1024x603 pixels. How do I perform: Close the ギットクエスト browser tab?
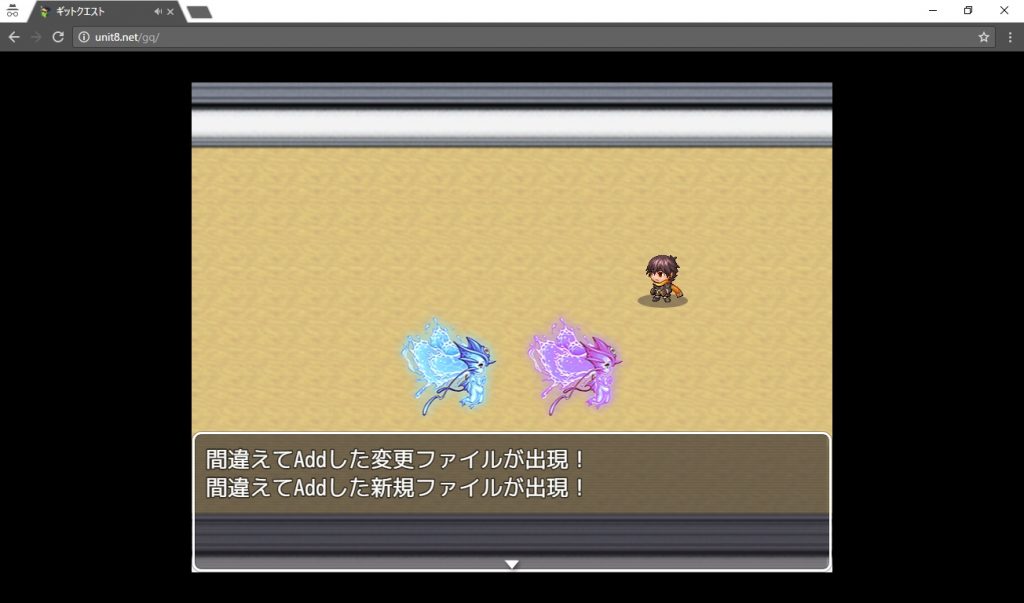click(x=171, y=12)
